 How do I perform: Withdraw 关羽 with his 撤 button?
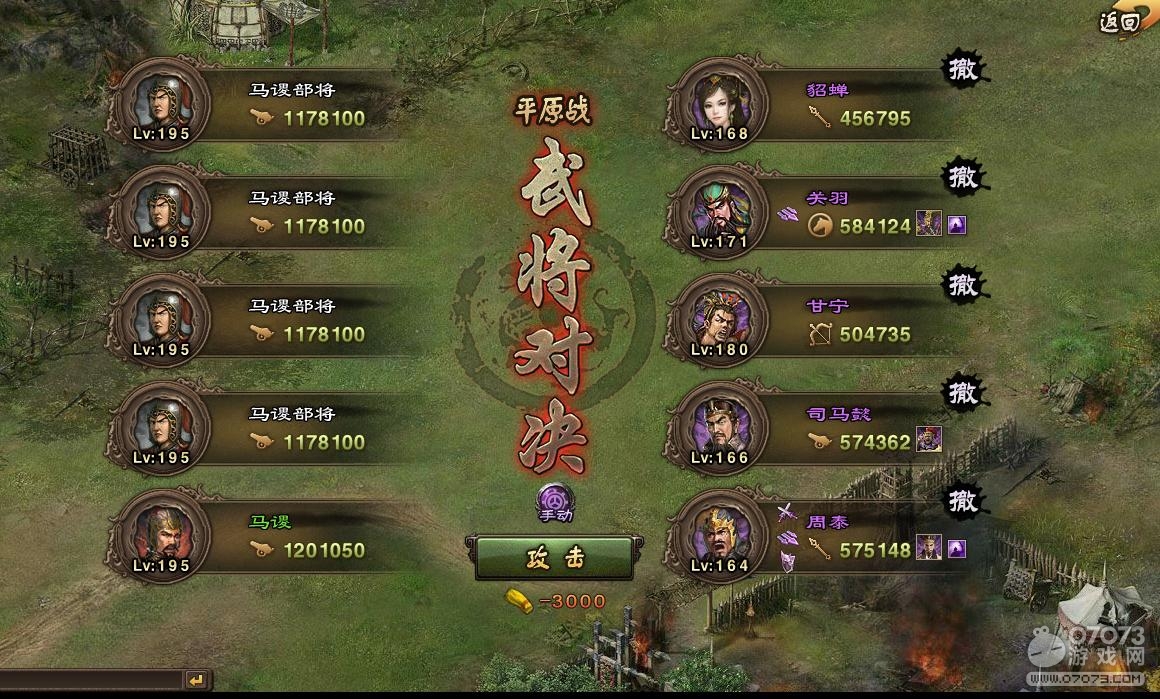tap(964, 178)
